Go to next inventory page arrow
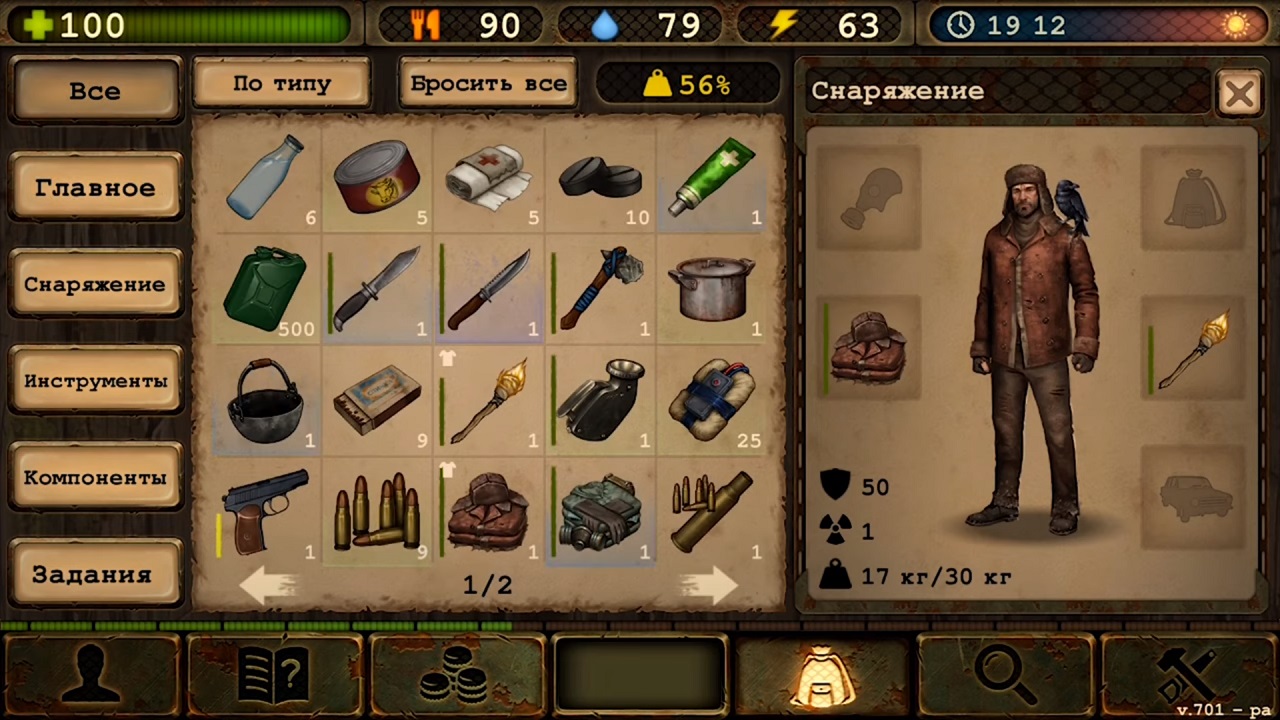Image resolution: width=1280 pixels, height=720 pixels. [708, 585]
